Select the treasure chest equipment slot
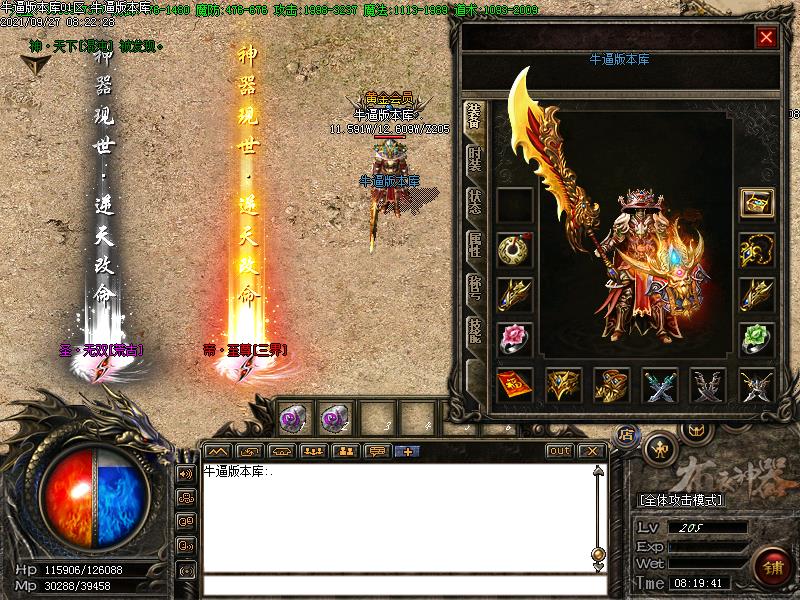Image resolution: width=800 pixels, height=600 pixels. point(756,203)
